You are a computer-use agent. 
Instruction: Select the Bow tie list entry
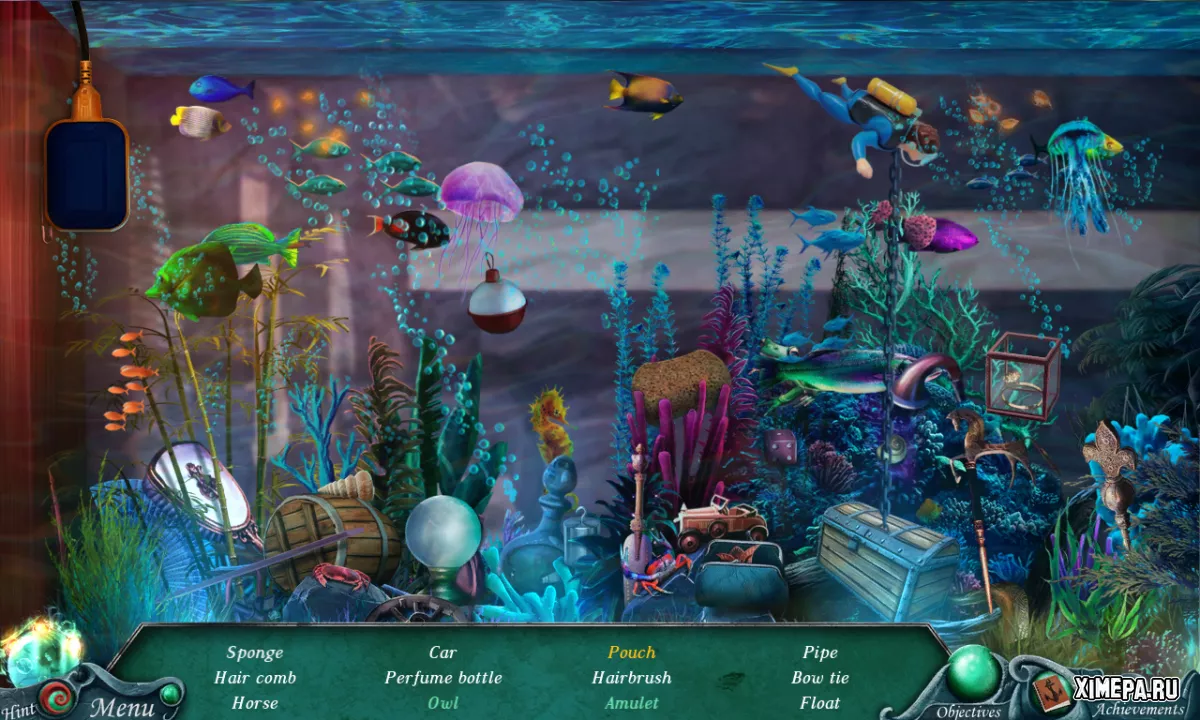[820, 677]
